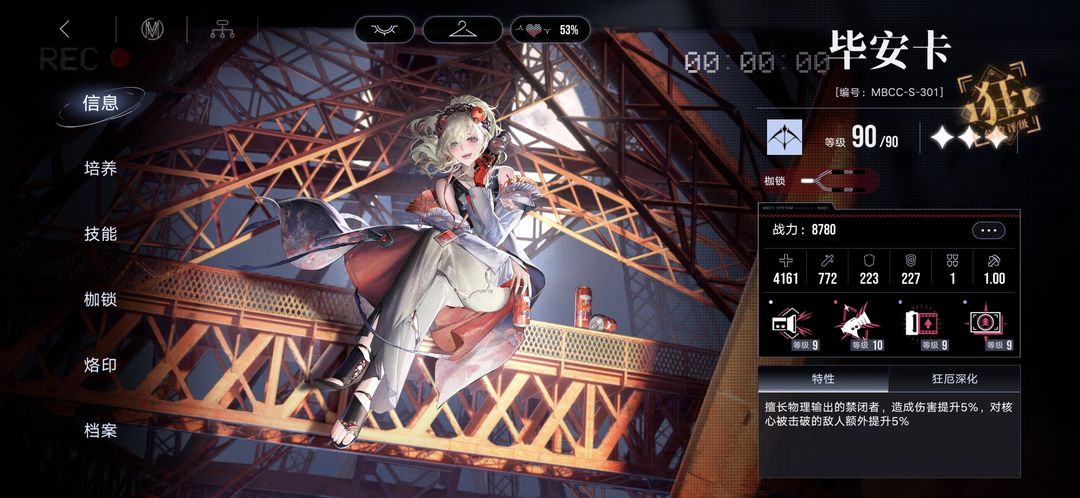The width and height of the screenshot is (1080, 498).
Task: Open the heart affinity 53% panel
Action: click(550, 30)
